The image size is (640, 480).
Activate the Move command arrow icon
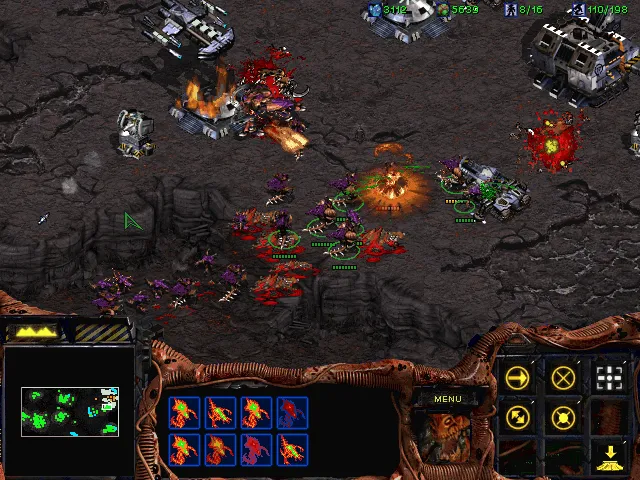click(x=517, y=377)
